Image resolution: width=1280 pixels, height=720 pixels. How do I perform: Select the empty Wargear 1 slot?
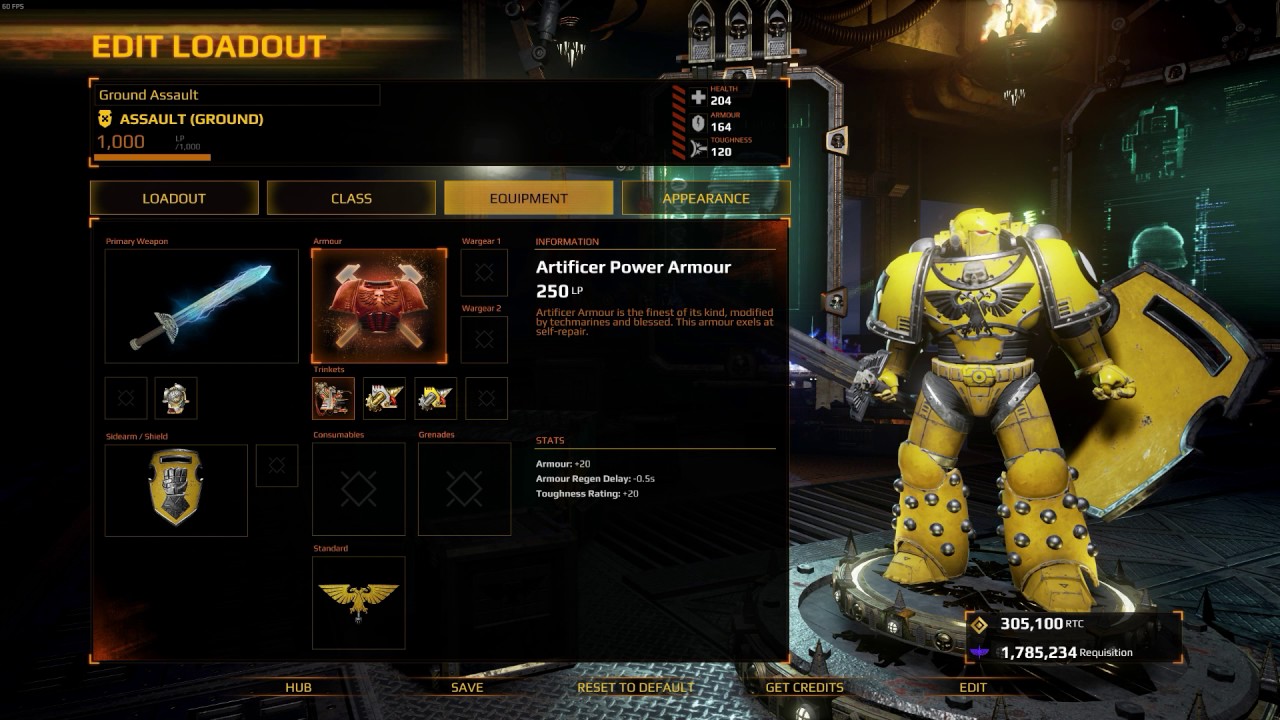[x=484, y=273]
